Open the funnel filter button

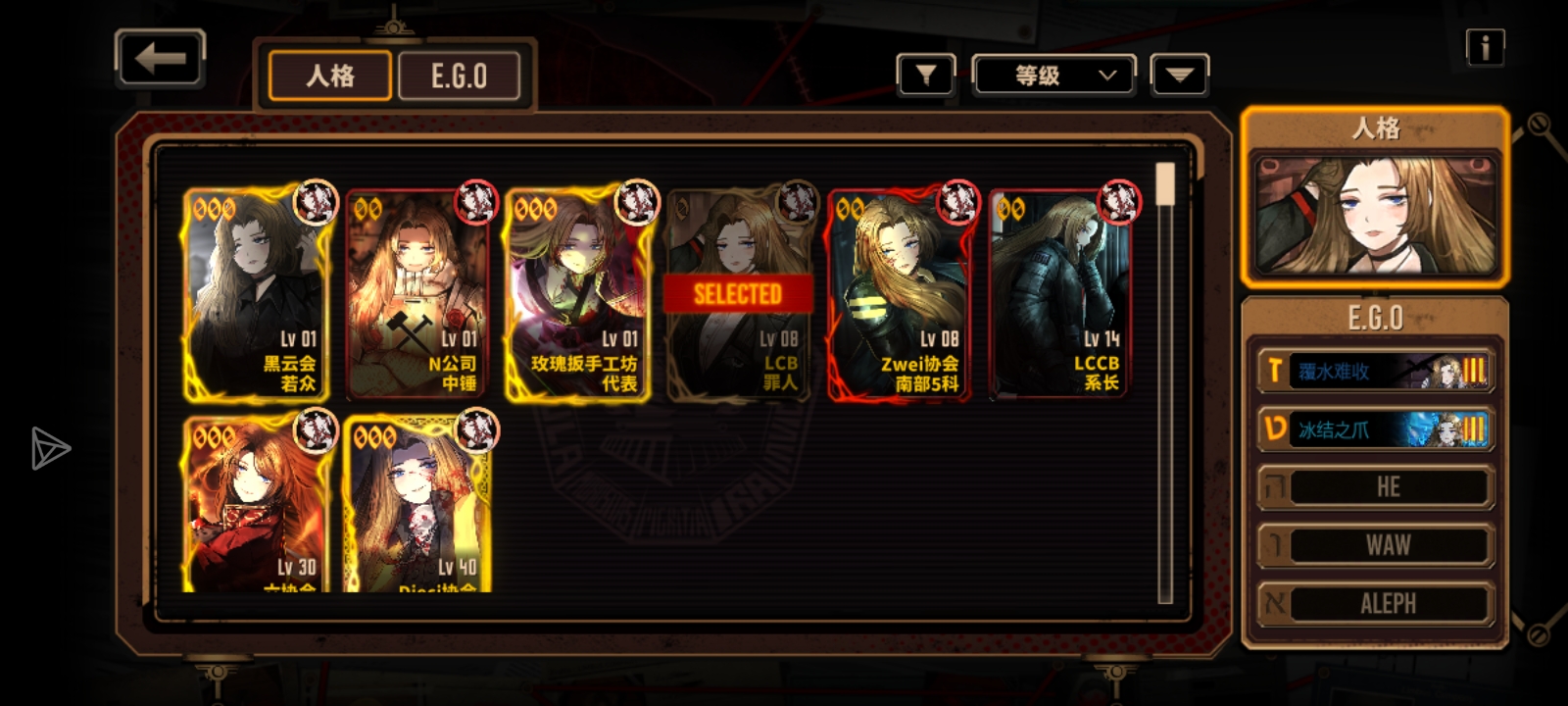tap(925, 75)
